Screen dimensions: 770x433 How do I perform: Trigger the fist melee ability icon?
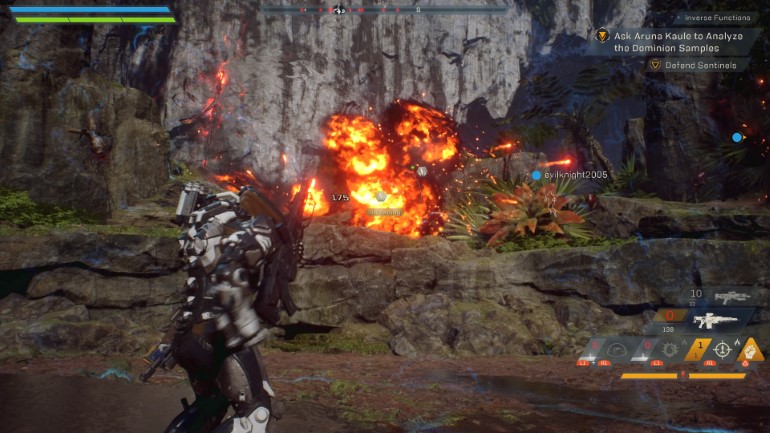click(750, 349)
